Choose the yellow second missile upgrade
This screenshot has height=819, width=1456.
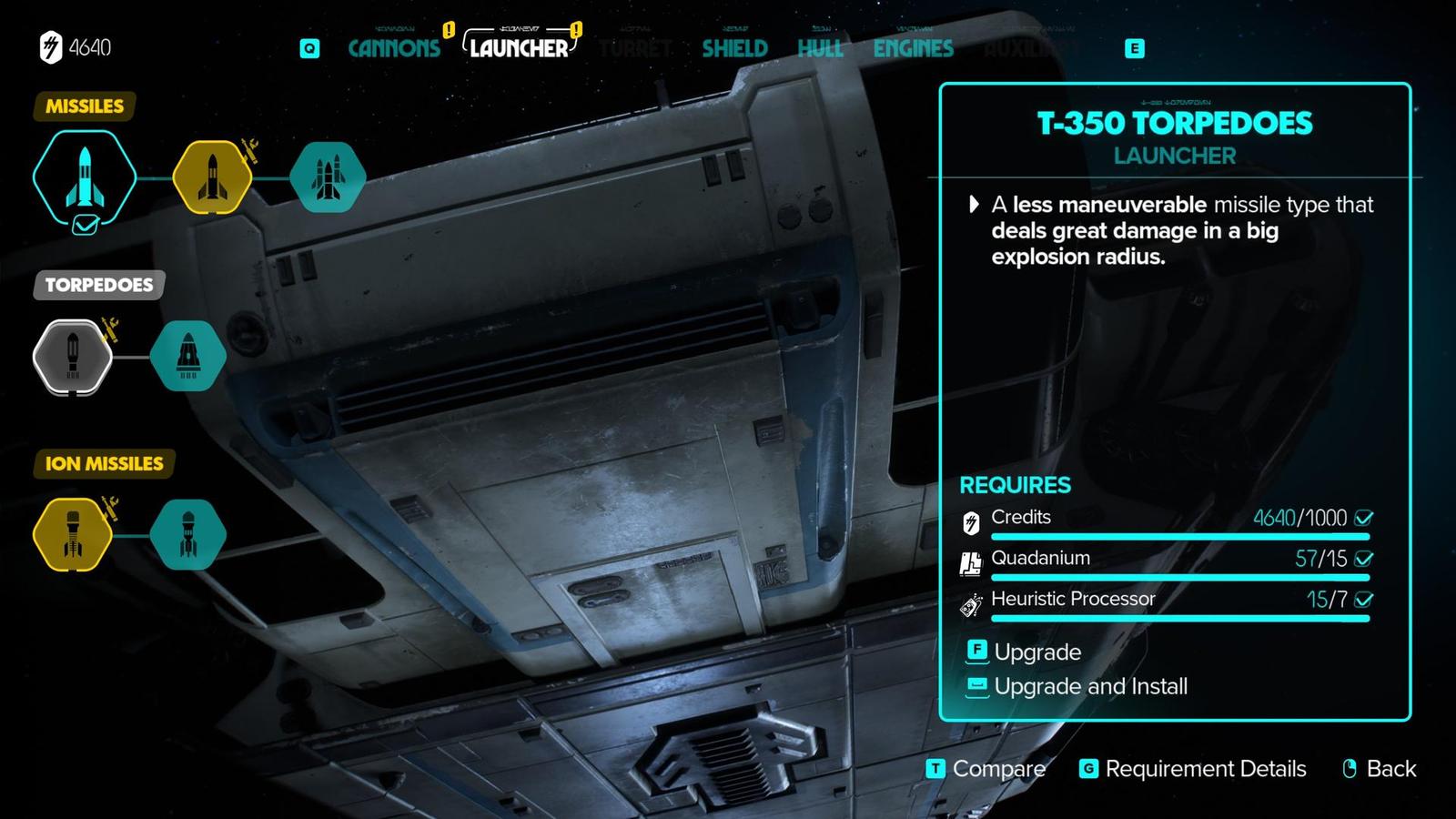(212, 177)
